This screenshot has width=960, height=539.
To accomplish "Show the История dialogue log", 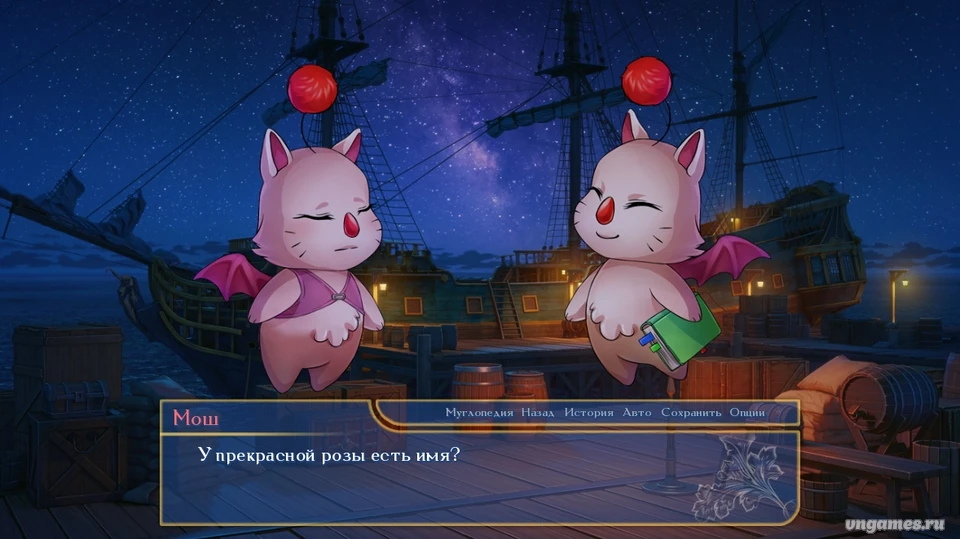I will tap(588, 412).
